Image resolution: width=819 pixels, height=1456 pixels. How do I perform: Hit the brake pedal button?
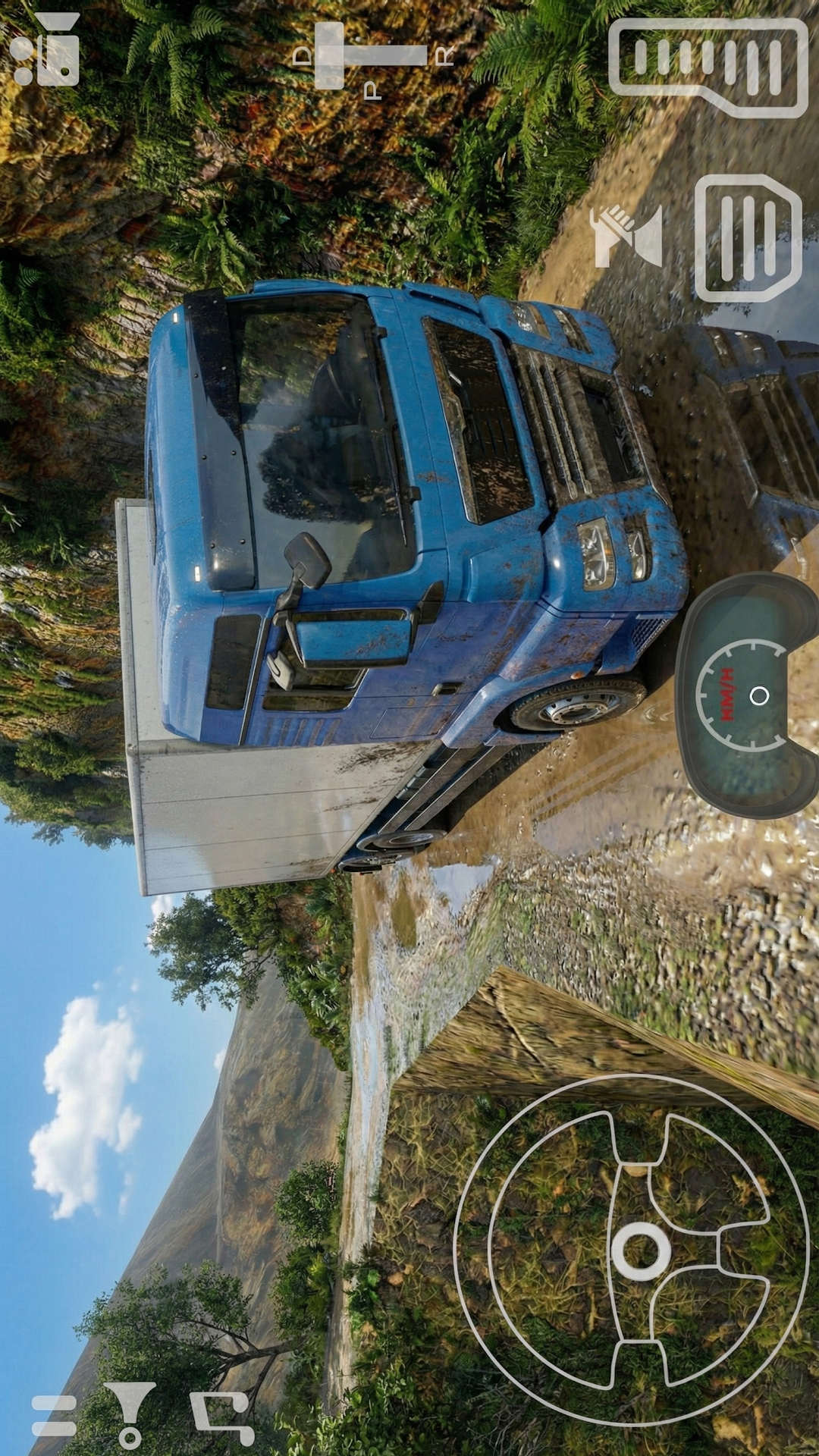pyautogui.click(x=748, y=238)
